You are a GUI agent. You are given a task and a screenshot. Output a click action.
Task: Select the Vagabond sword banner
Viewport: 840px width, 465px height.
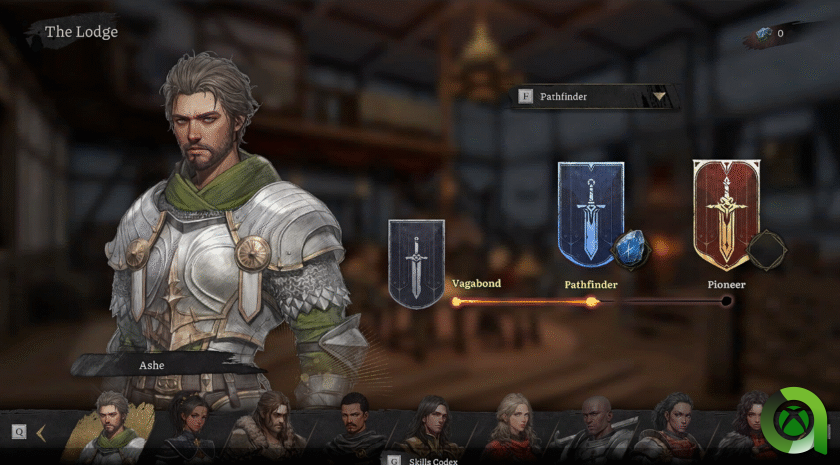416,263
